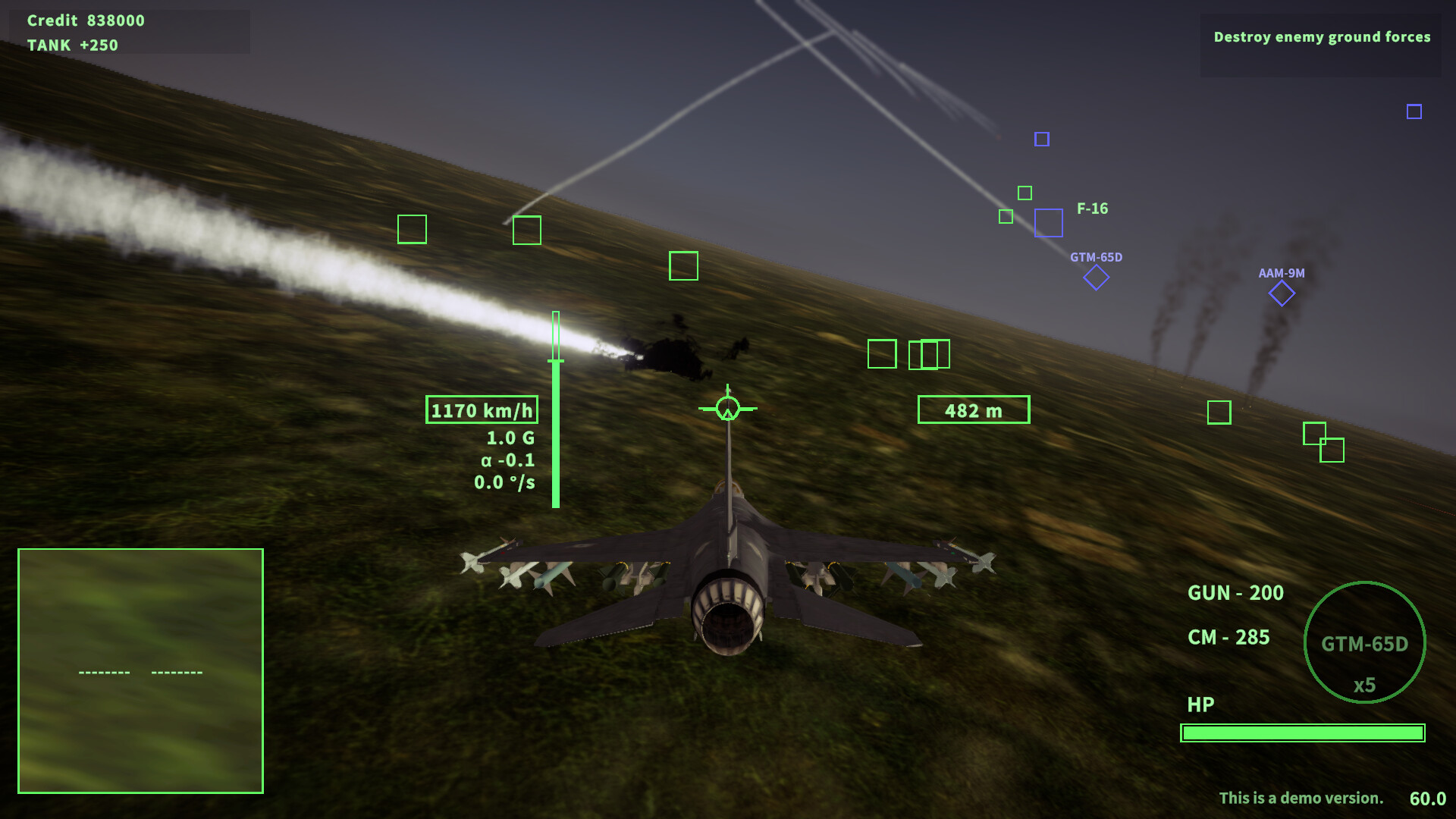Screen dimensions: 1456x819
Task: Toggle the 482 m range readout
Action: point(974,409)
